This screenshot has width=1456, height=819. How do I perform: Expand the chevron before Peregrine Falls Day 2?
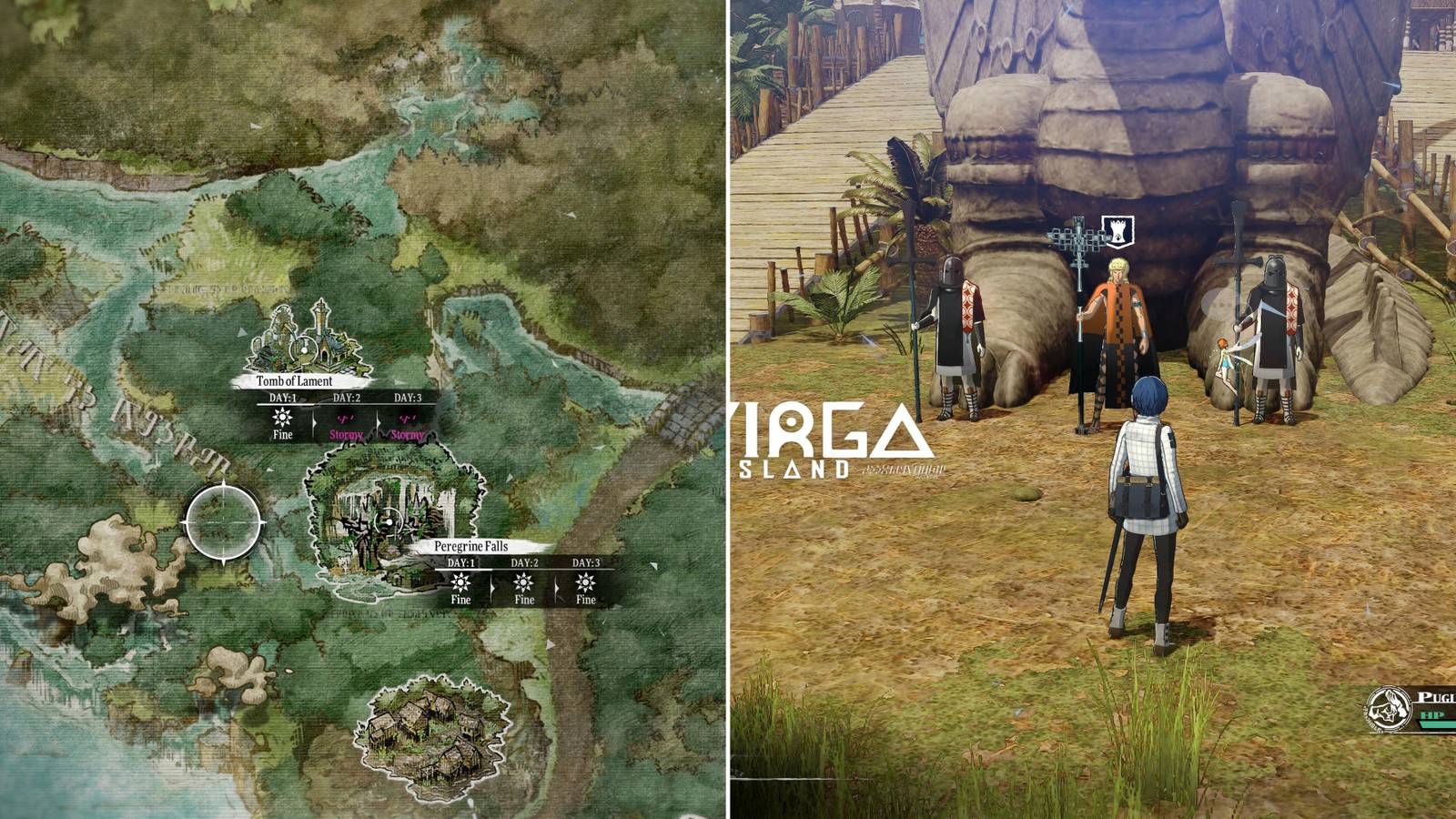(x=494, y=587)
